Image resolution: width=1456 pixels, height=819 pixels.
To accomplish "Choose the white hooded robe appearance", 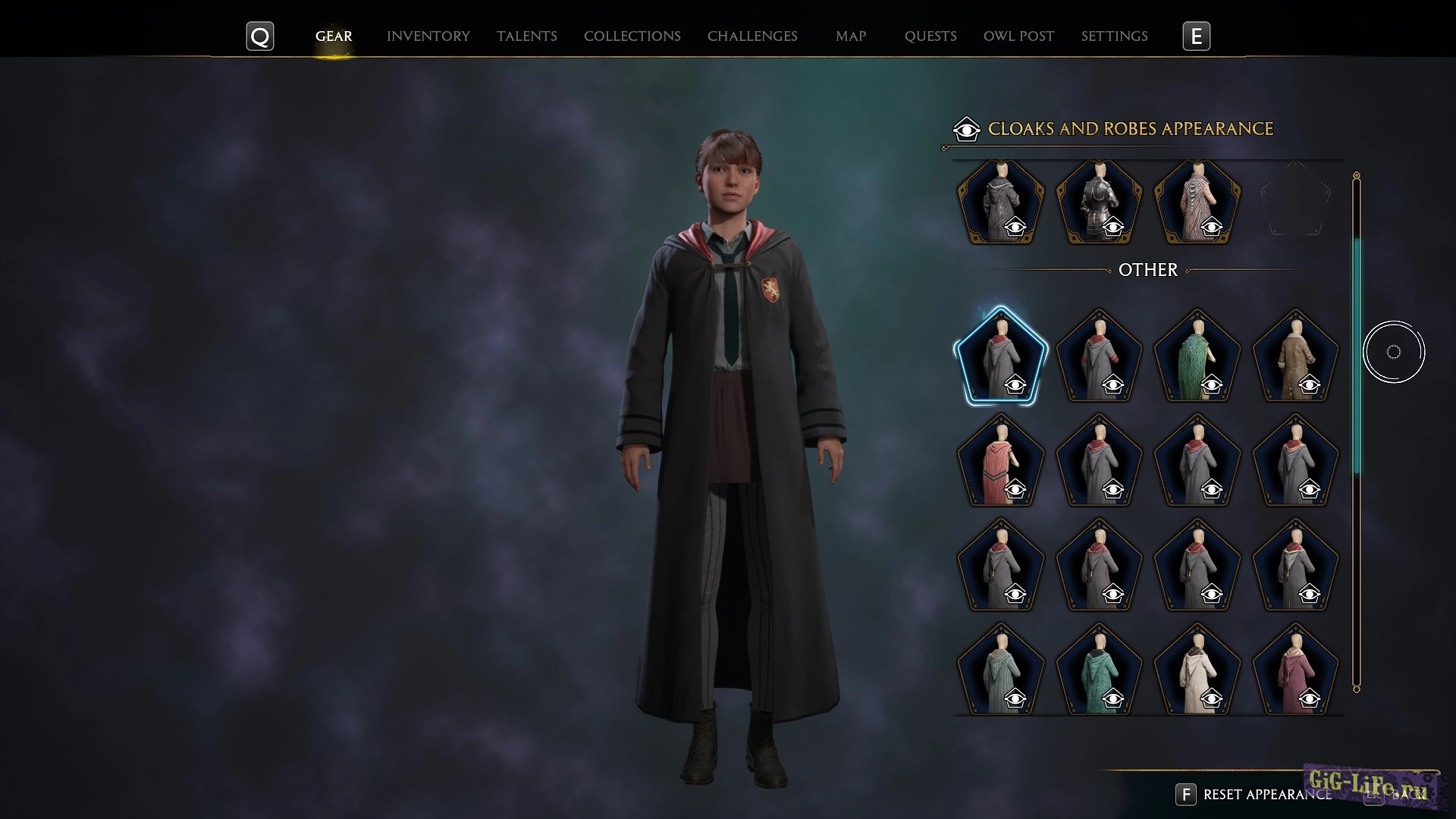I will [1197, 670].
